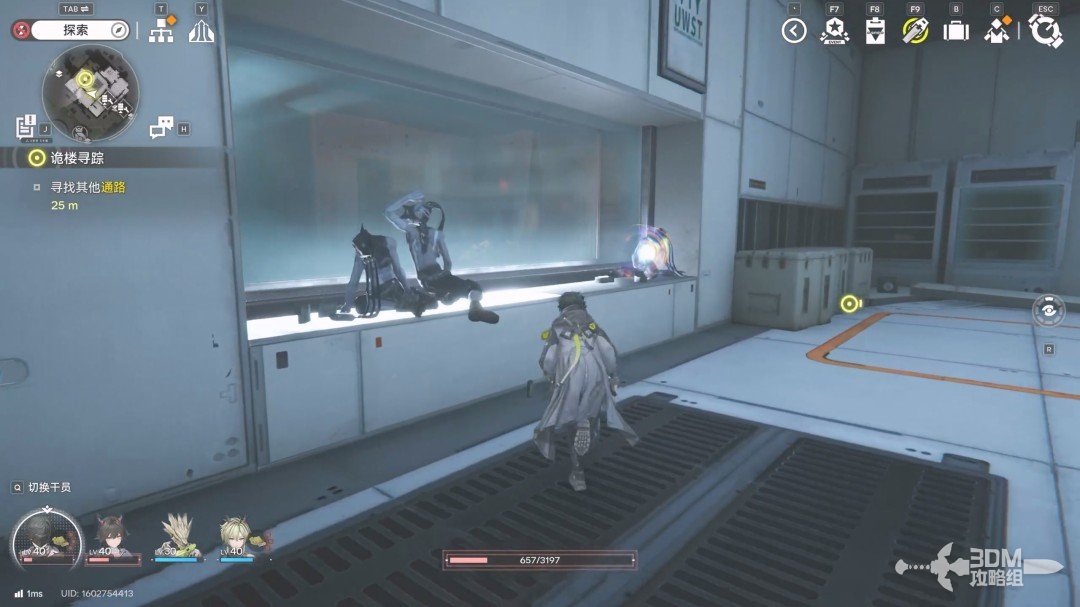Open the circular minimap
Image resolution: width=1080 pixels, height=607 pixels.
(x=90, y=93)
